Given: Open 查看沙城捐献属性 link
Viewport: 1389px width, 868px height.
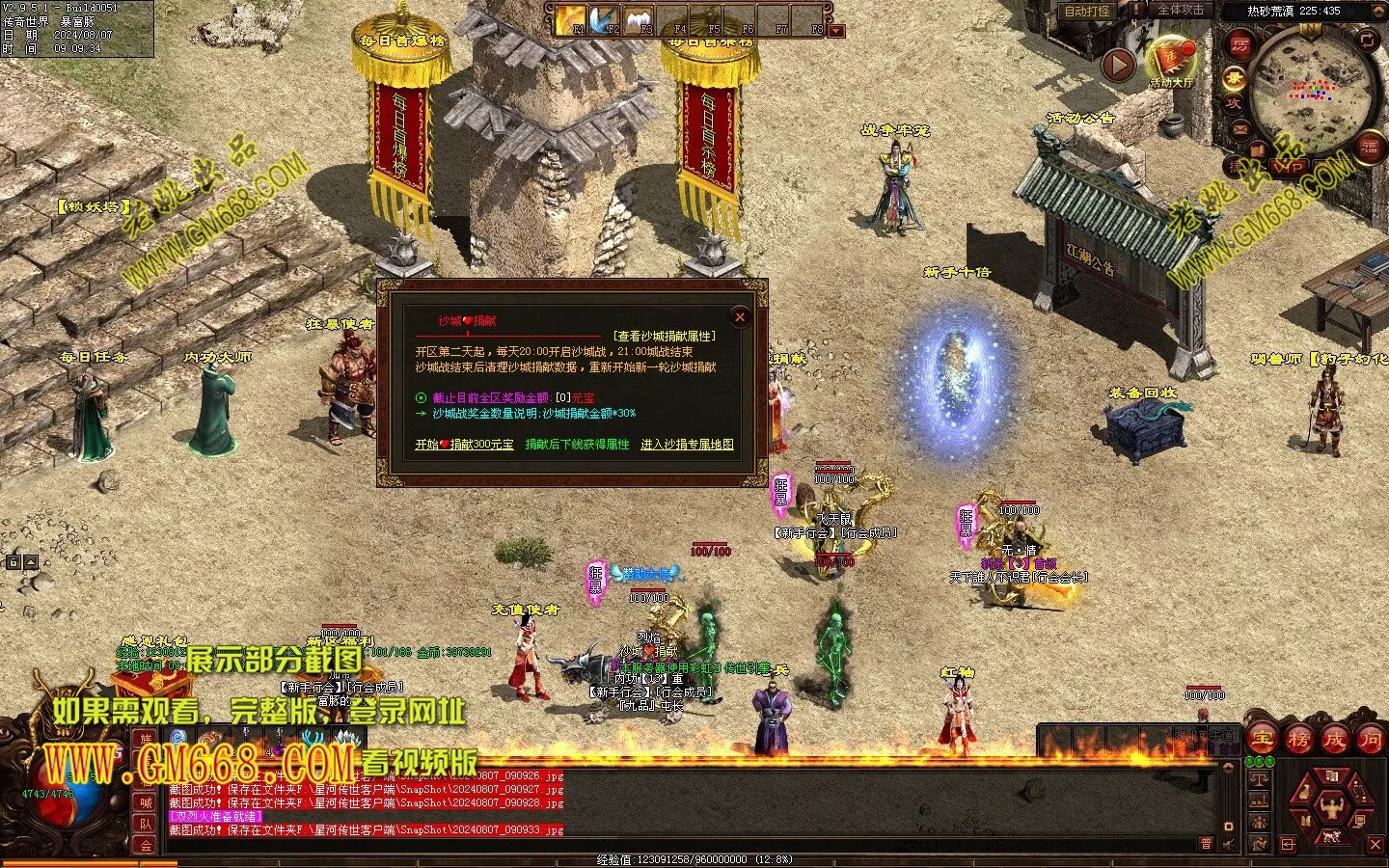Looking at the screenshot, I should coord(665,336).
